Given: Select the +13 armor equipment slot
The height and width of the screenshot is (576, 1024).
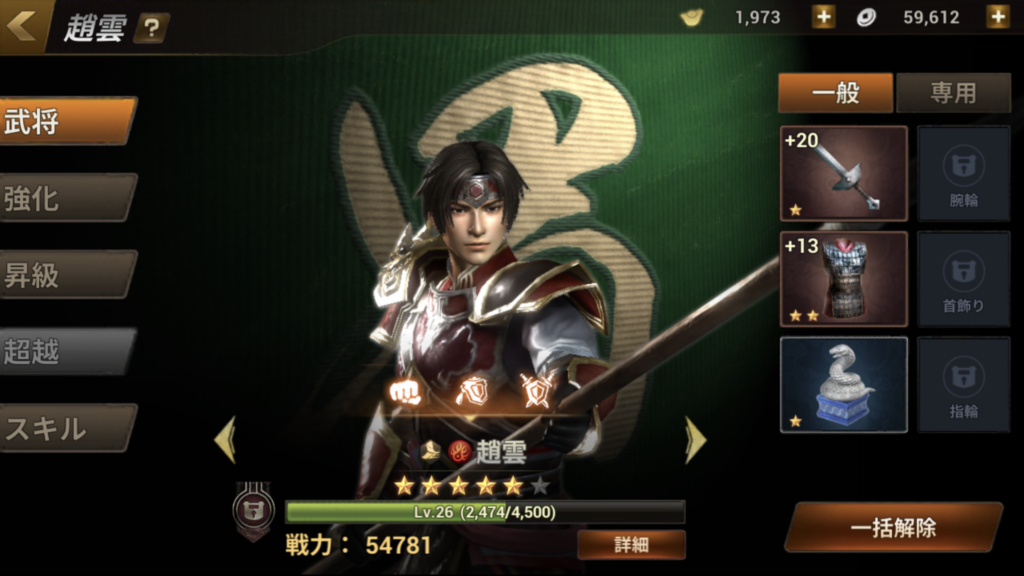Looking at the screenshot, I should 843,279.
